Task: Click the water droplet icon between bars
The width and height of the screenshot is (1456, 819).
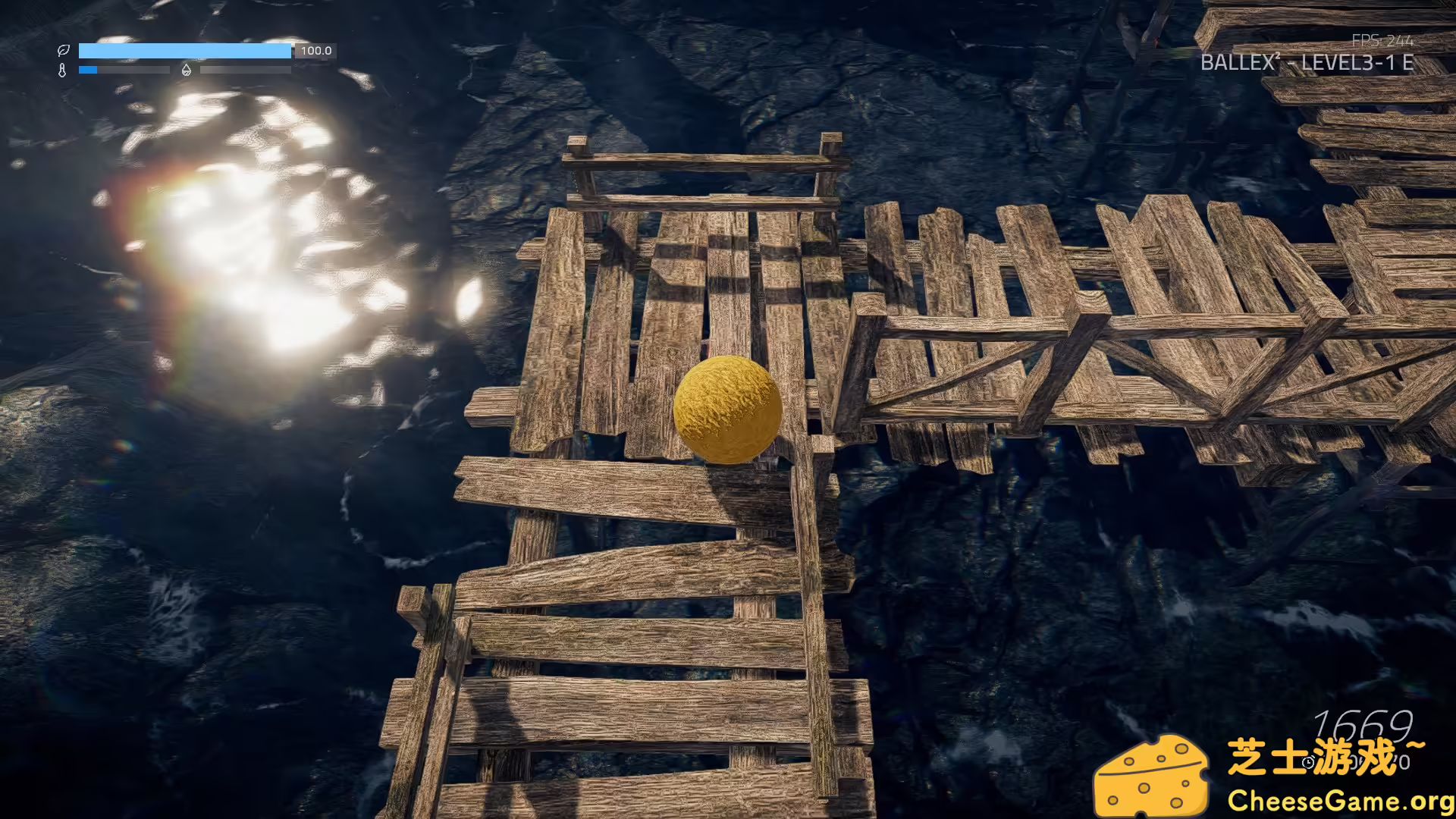Action: coord(187,70)
